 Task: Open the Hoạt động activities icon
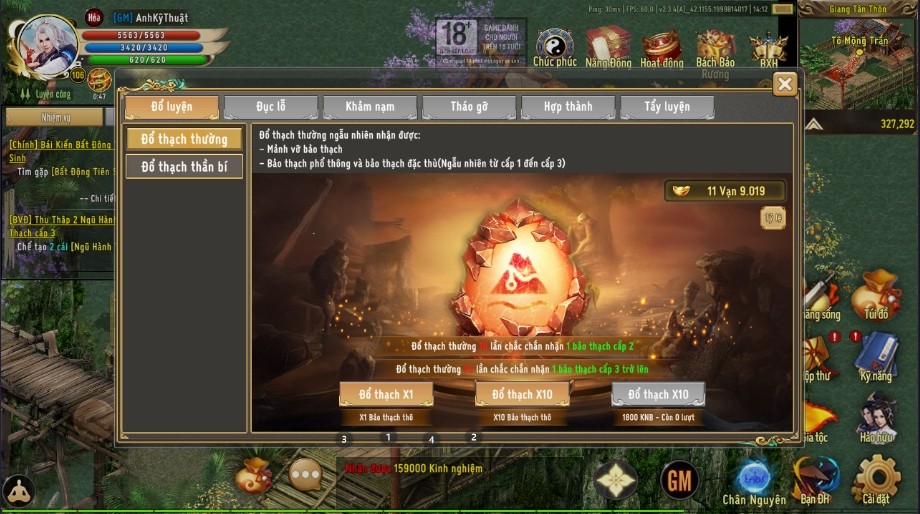661,45
